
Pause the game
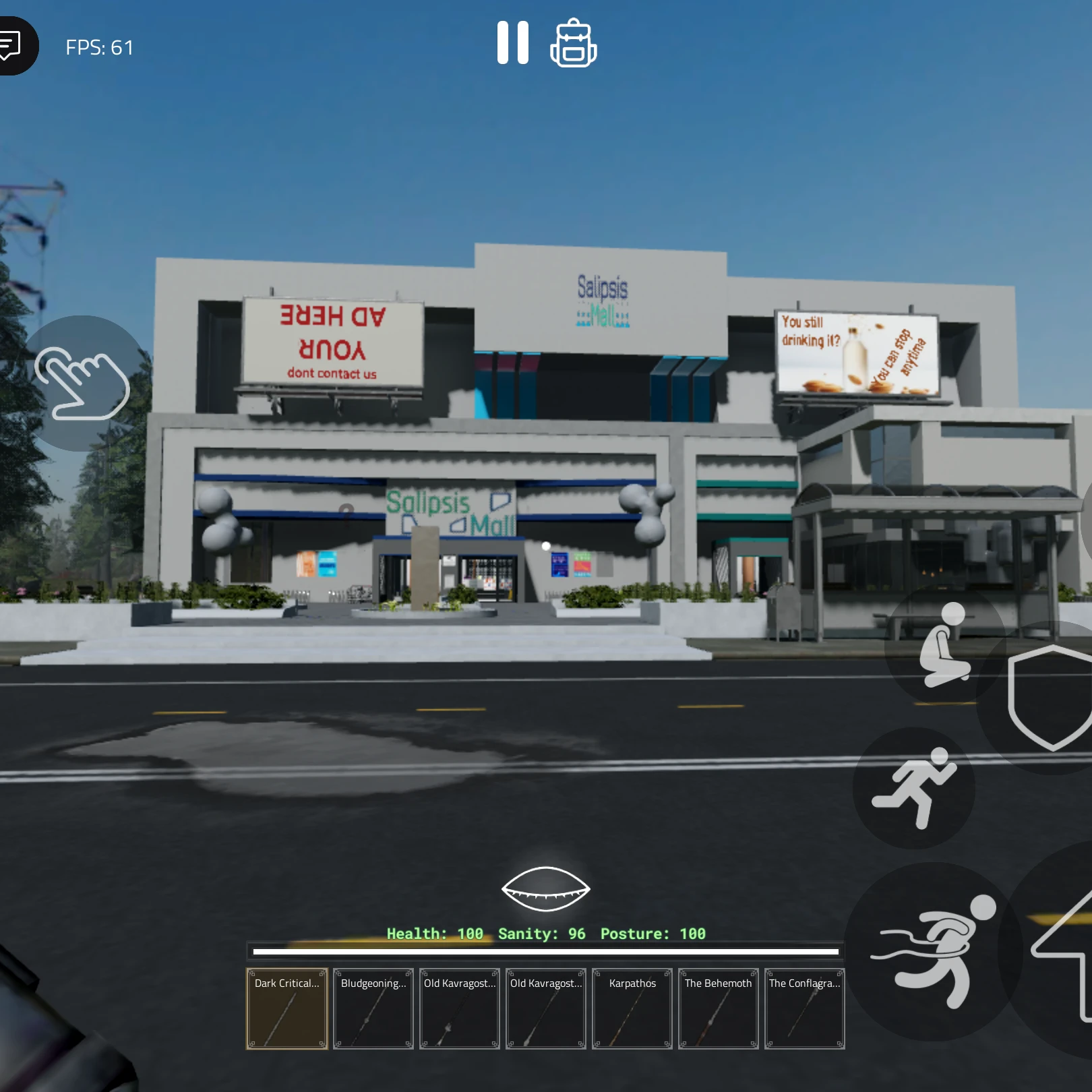(512, 42)
